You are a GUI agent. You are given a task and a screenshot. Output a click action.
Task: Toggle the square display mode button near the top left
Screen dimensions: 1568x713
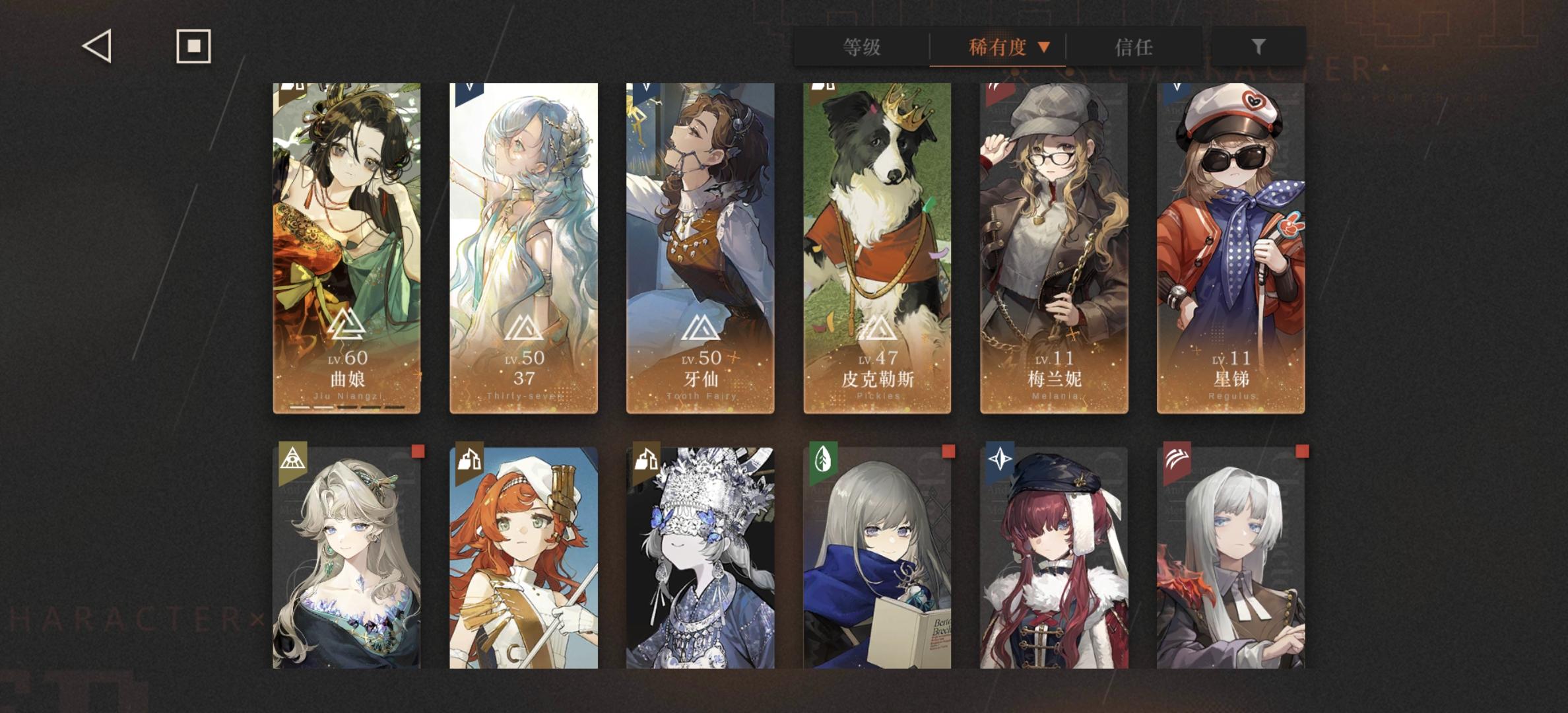click(193, 46)
